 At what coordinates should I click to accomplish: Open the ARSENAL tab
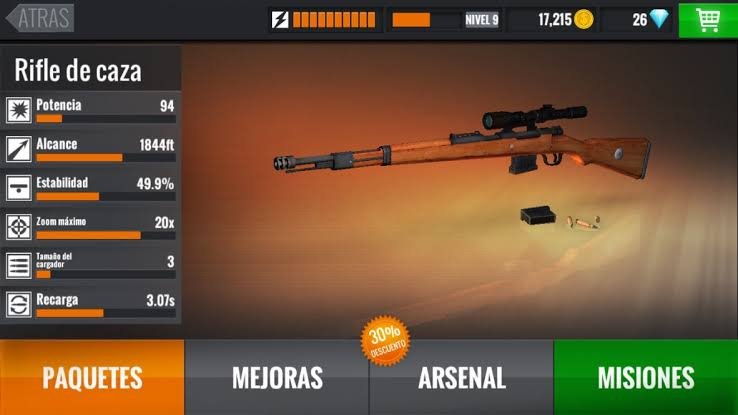coord(461,377)
